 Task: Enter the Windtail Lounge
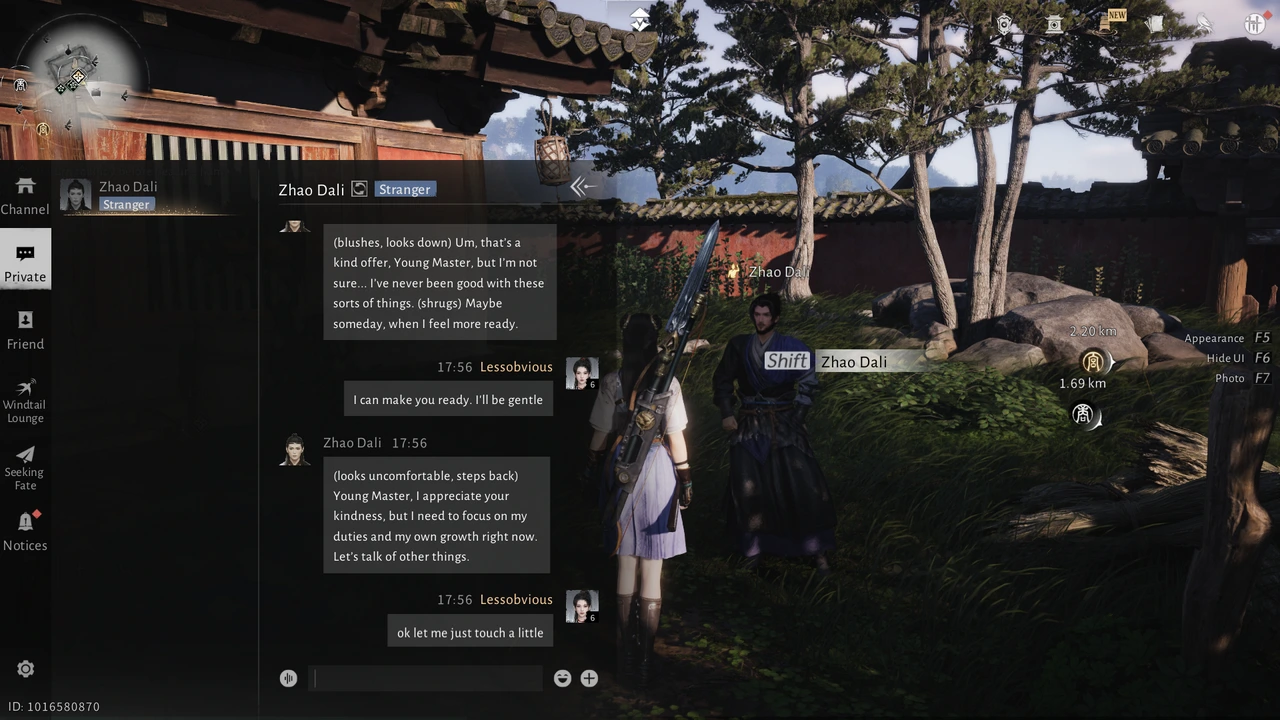pyautogui.click(x=25, y=399)
